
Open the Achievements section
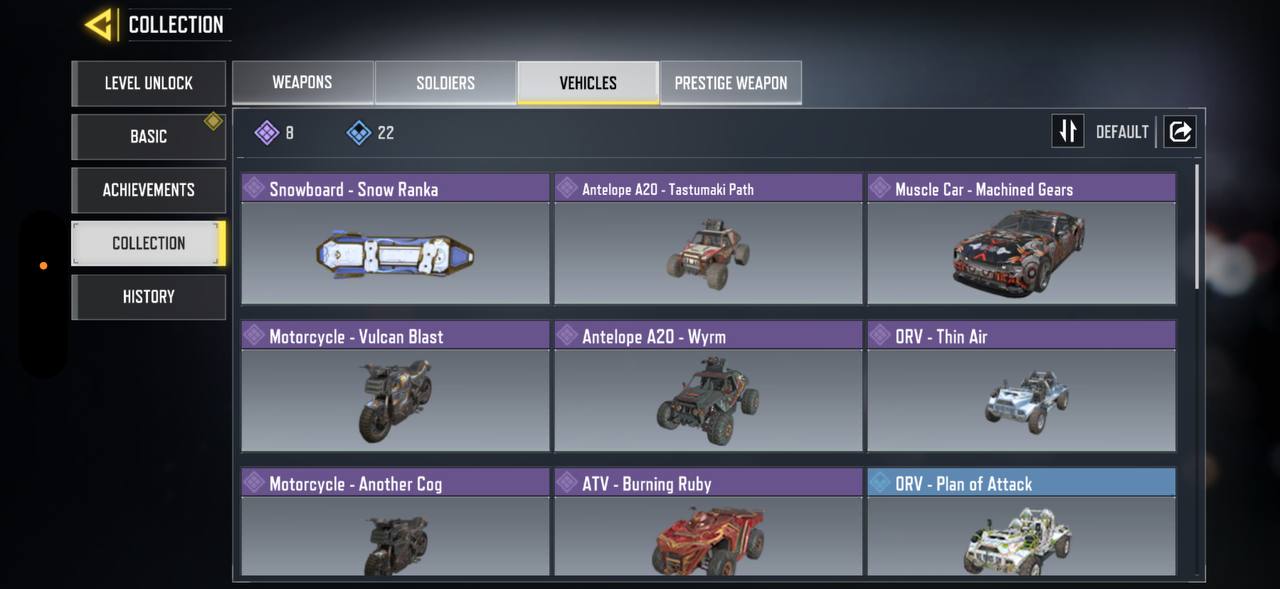148,190
